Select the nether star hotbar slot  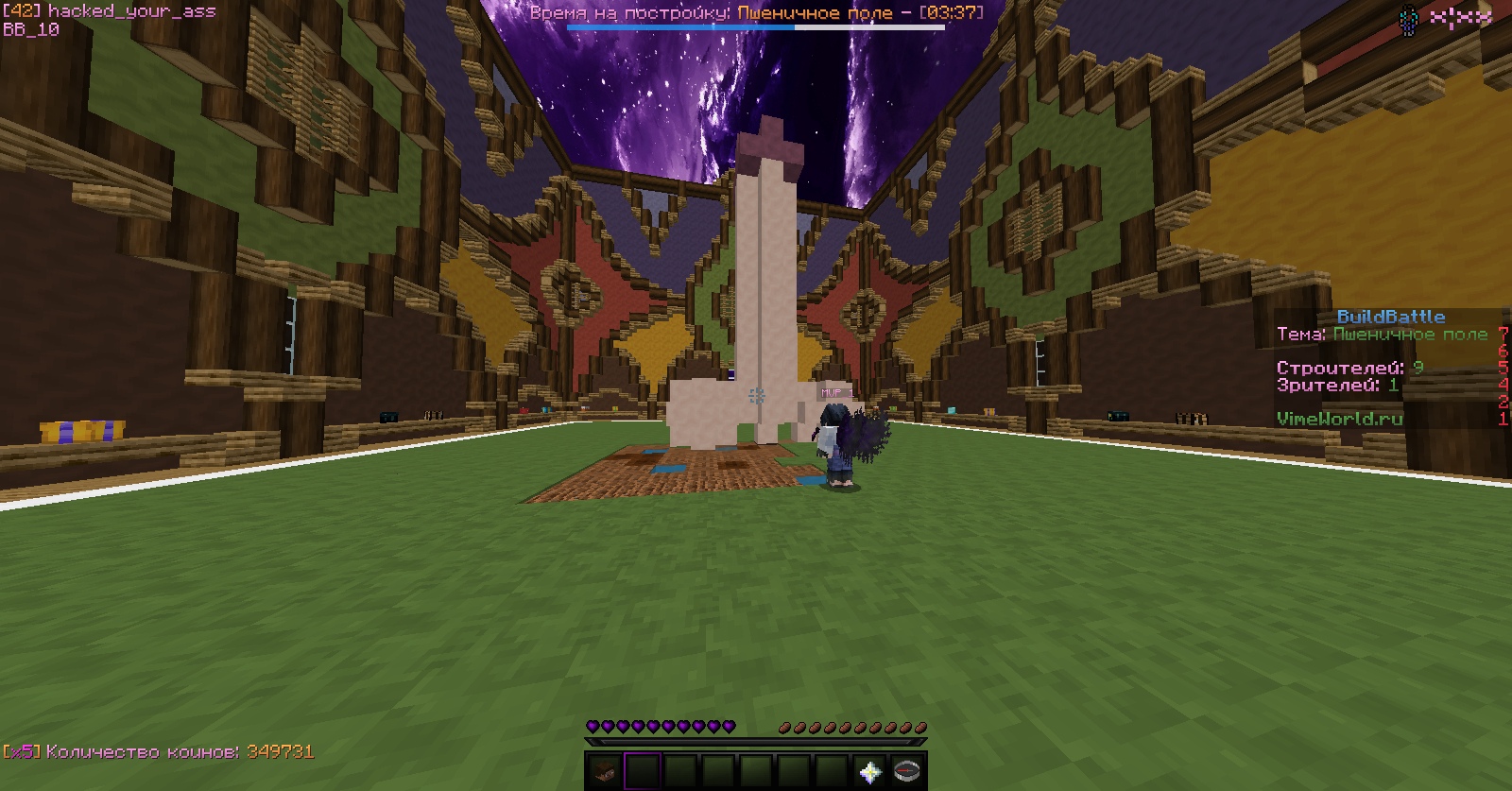pyautogui.click(x=869, y=771)
